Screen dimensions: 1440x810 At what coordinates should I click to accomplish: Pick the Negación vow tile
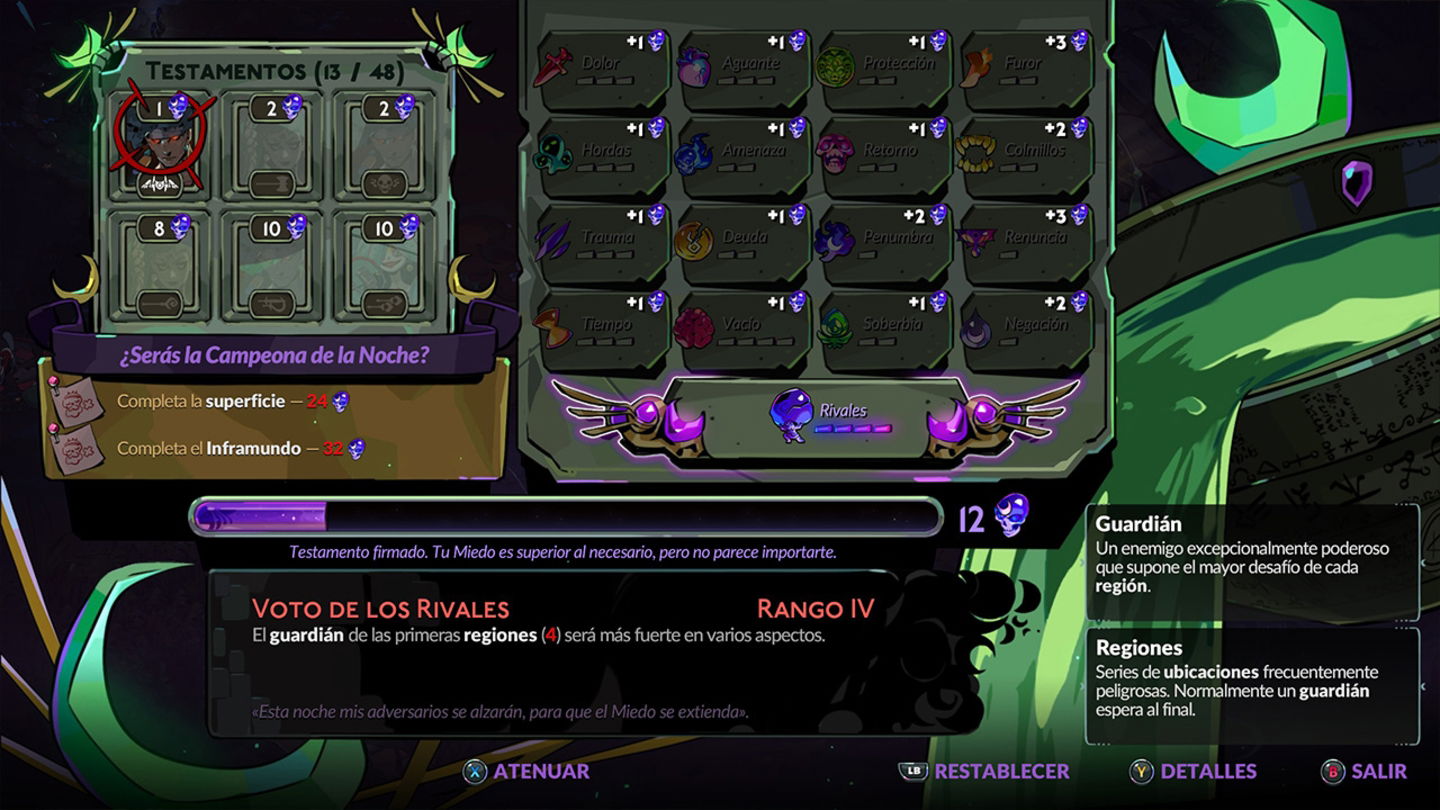click(1025, 330)
